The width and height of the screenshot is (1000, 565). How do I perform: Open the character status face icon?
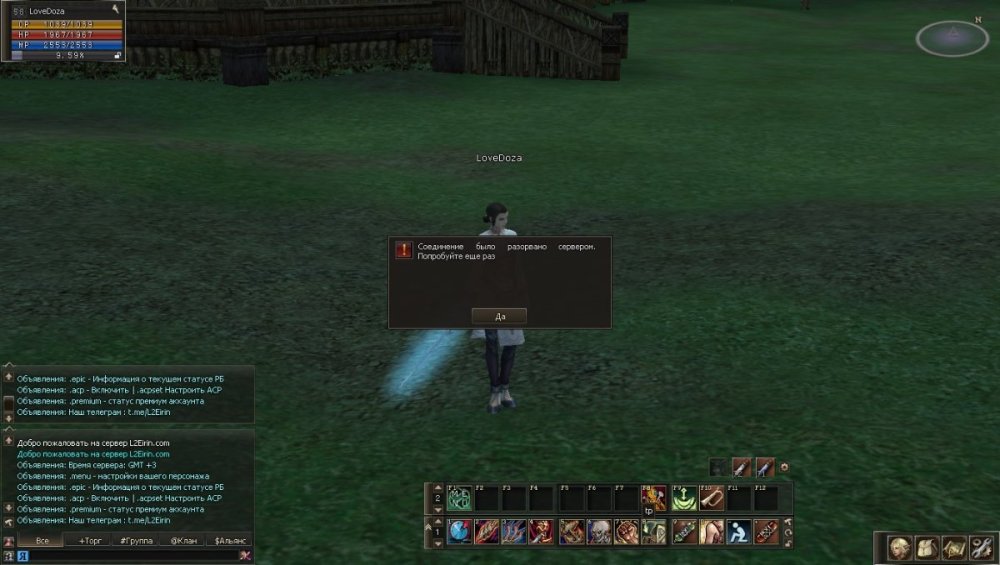tap(900, 548)
